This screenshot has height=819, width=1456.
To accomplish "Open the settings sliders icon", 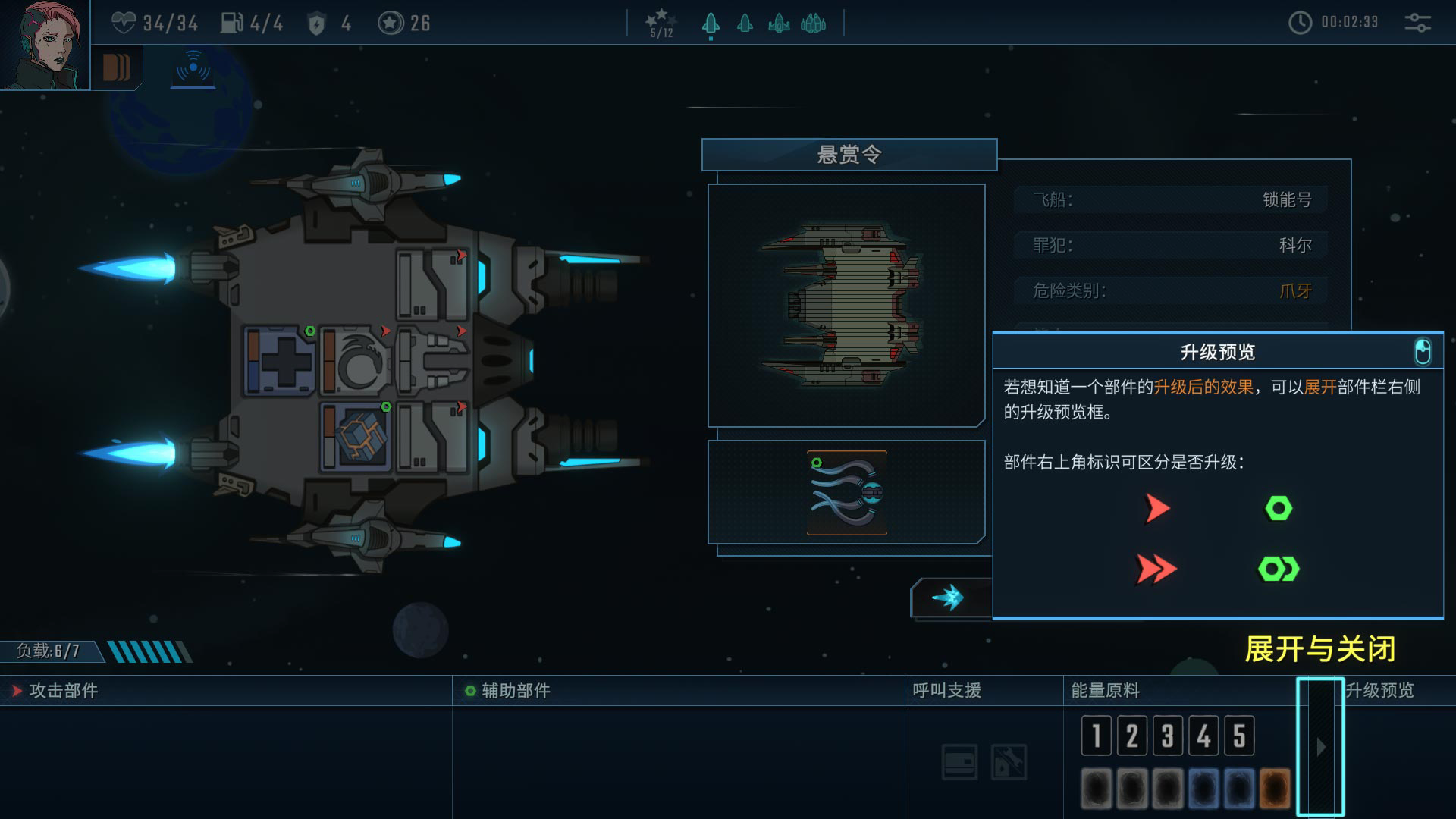I will click(1417, 23).
